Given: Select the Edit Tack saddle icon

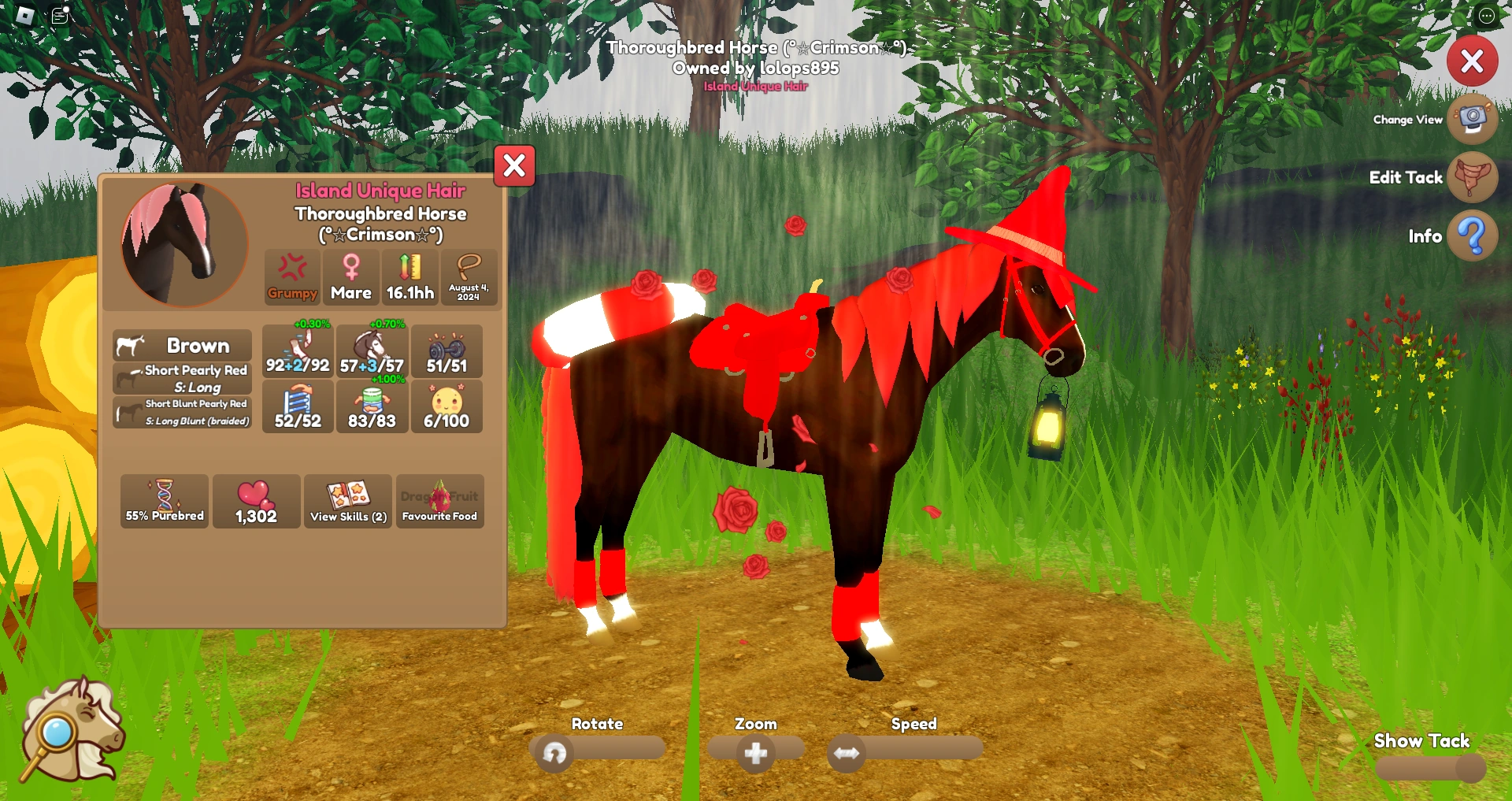Looking at the screenshot, I should pyautogui.click(x=1473, y=178).
